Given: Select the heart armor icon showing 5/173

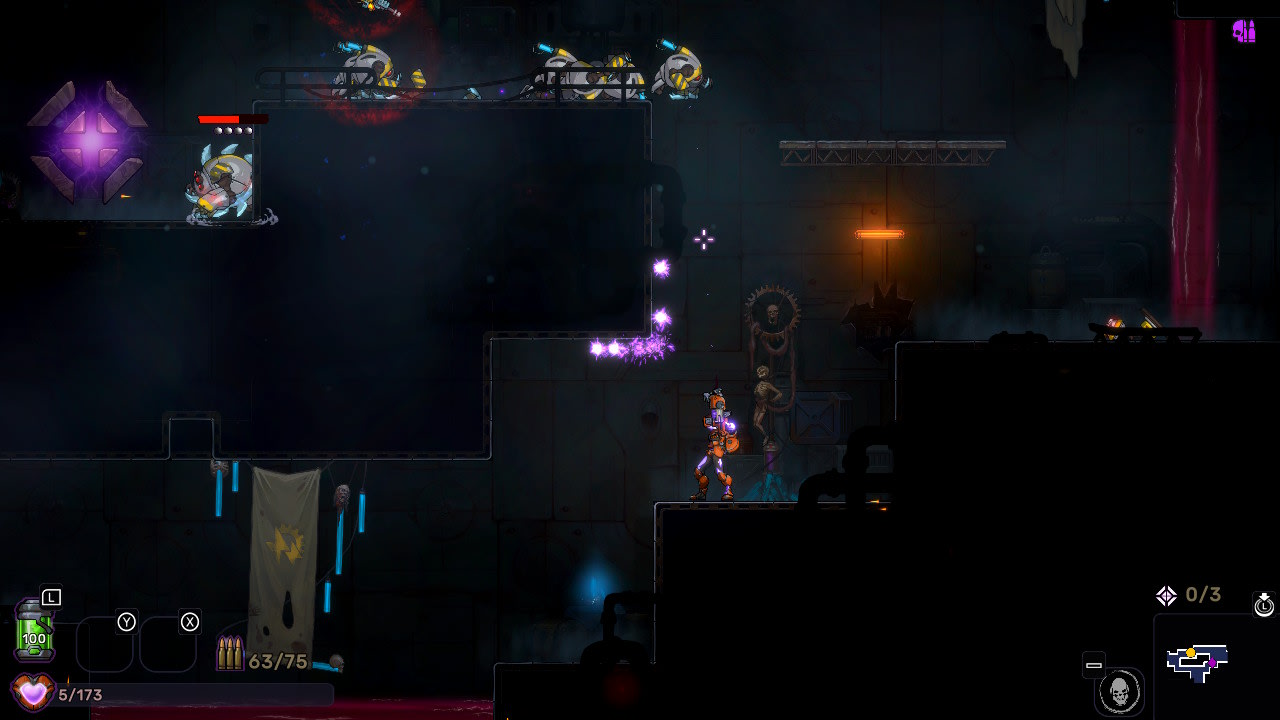Looking at the screenshot, I should pyautogui.click(x=31, y=692).
